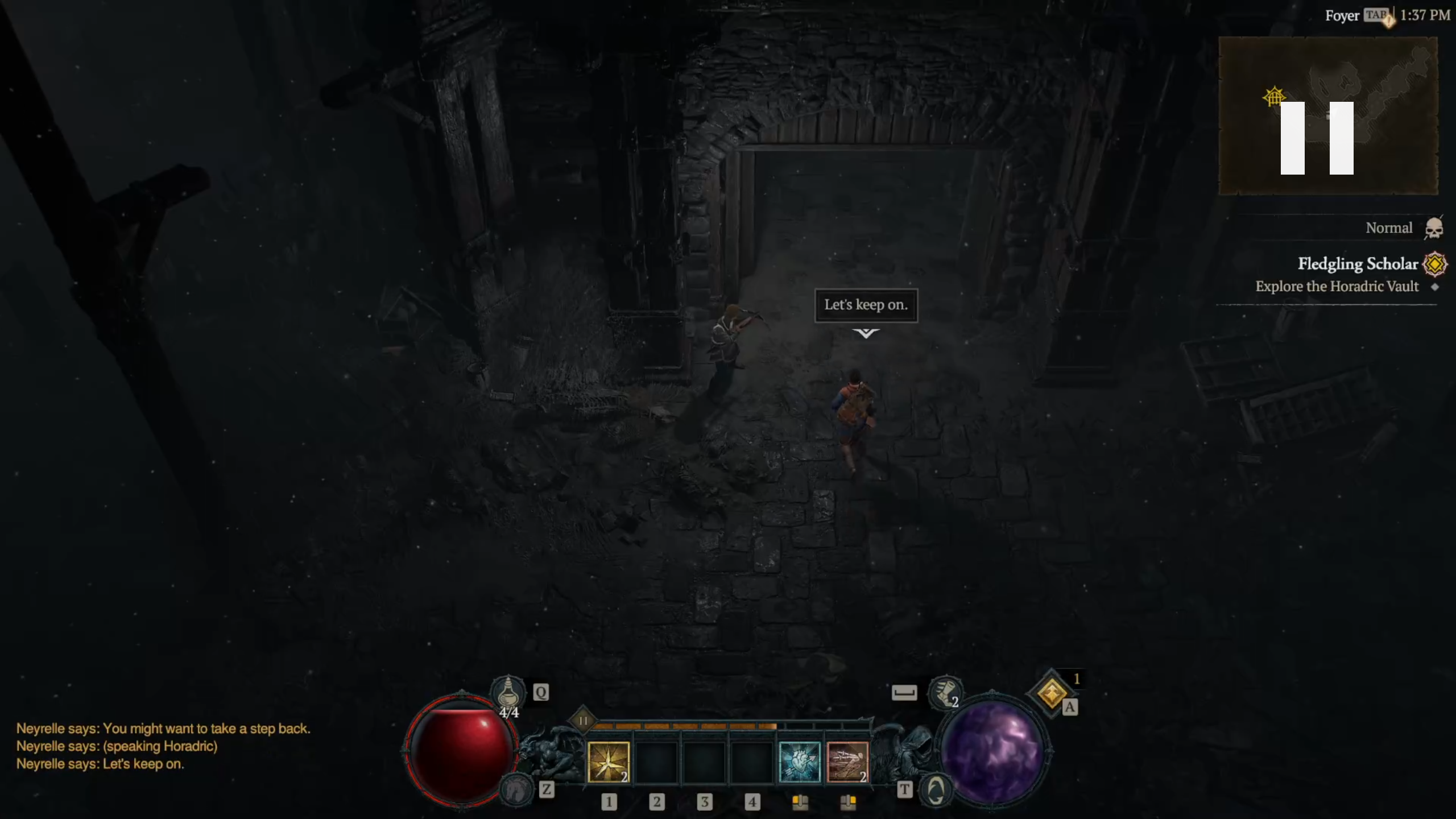
Task: Open the minimap
Action: pos(1327,116)
